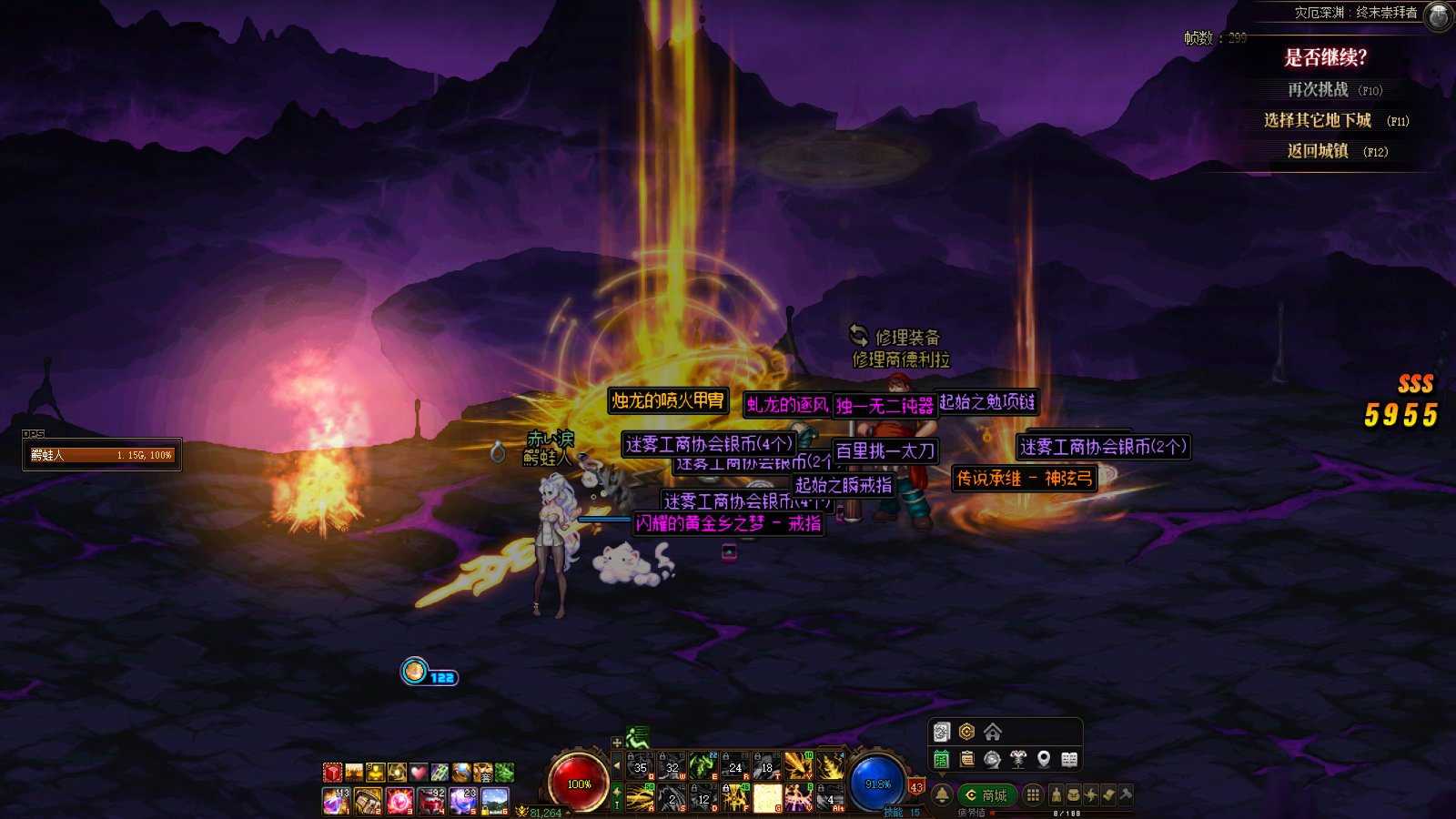Open the inventory bag icon
Screen dimensions: 1456x819
coord(1073,795)
